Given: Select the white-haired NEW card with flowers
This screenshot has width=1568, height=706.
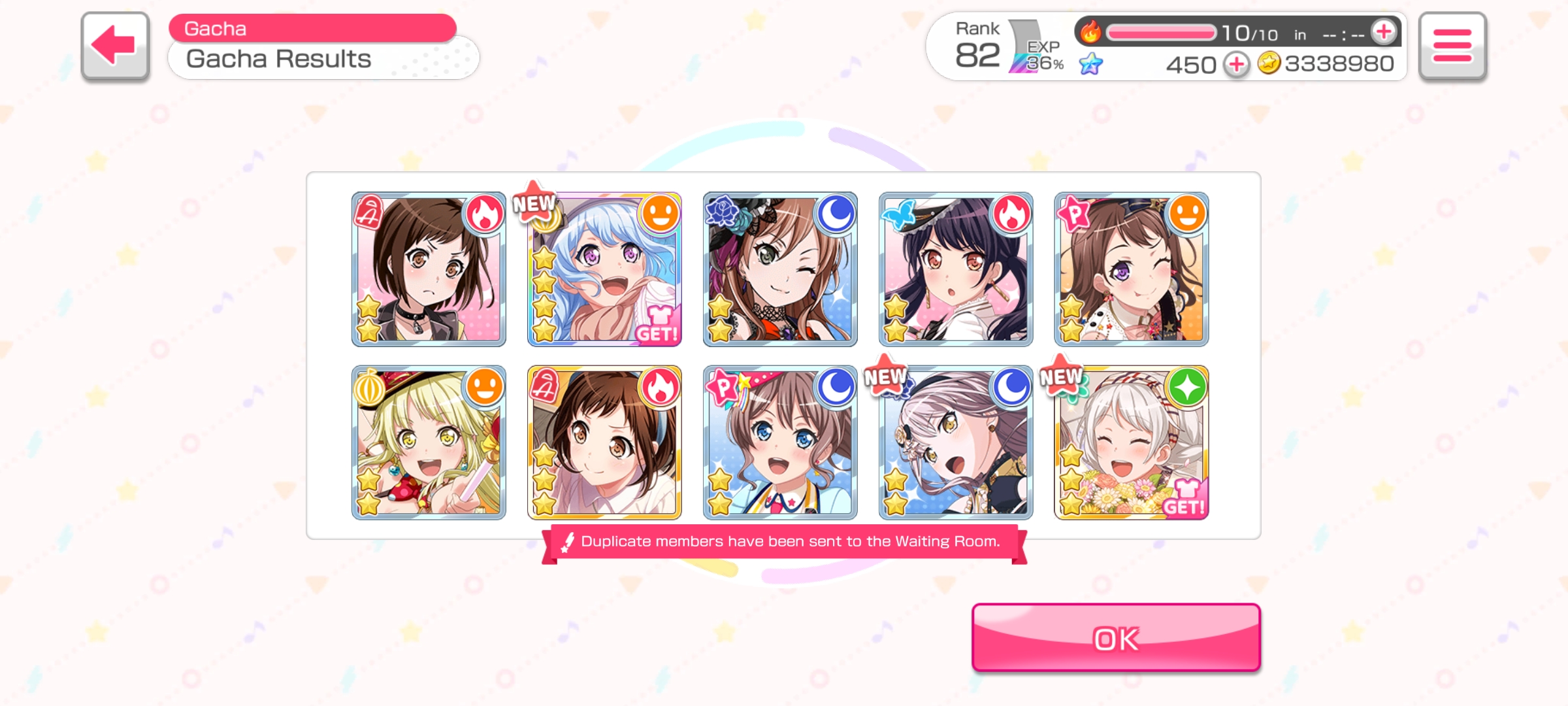Looking at the screenshot, I should [x=1131, y=443].
